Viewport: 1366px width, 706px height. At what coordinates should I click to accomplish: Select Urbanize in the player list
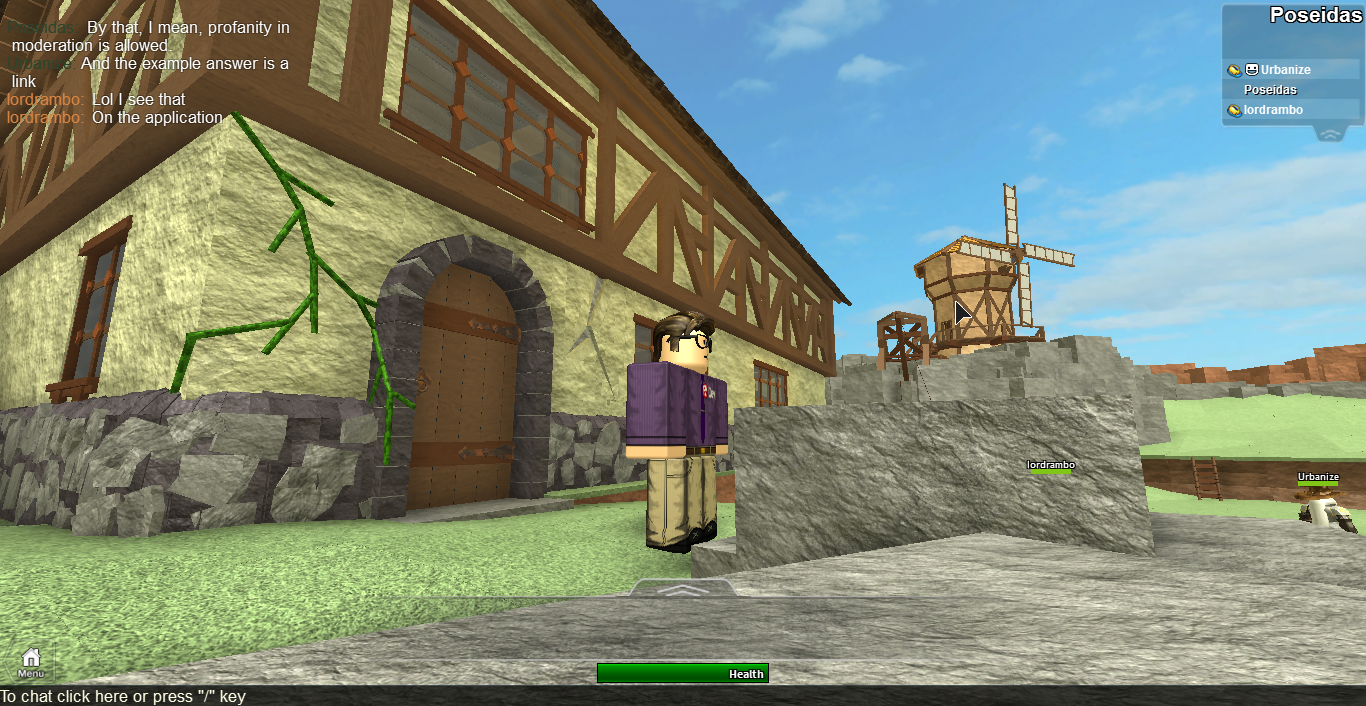pos(1285,70)
